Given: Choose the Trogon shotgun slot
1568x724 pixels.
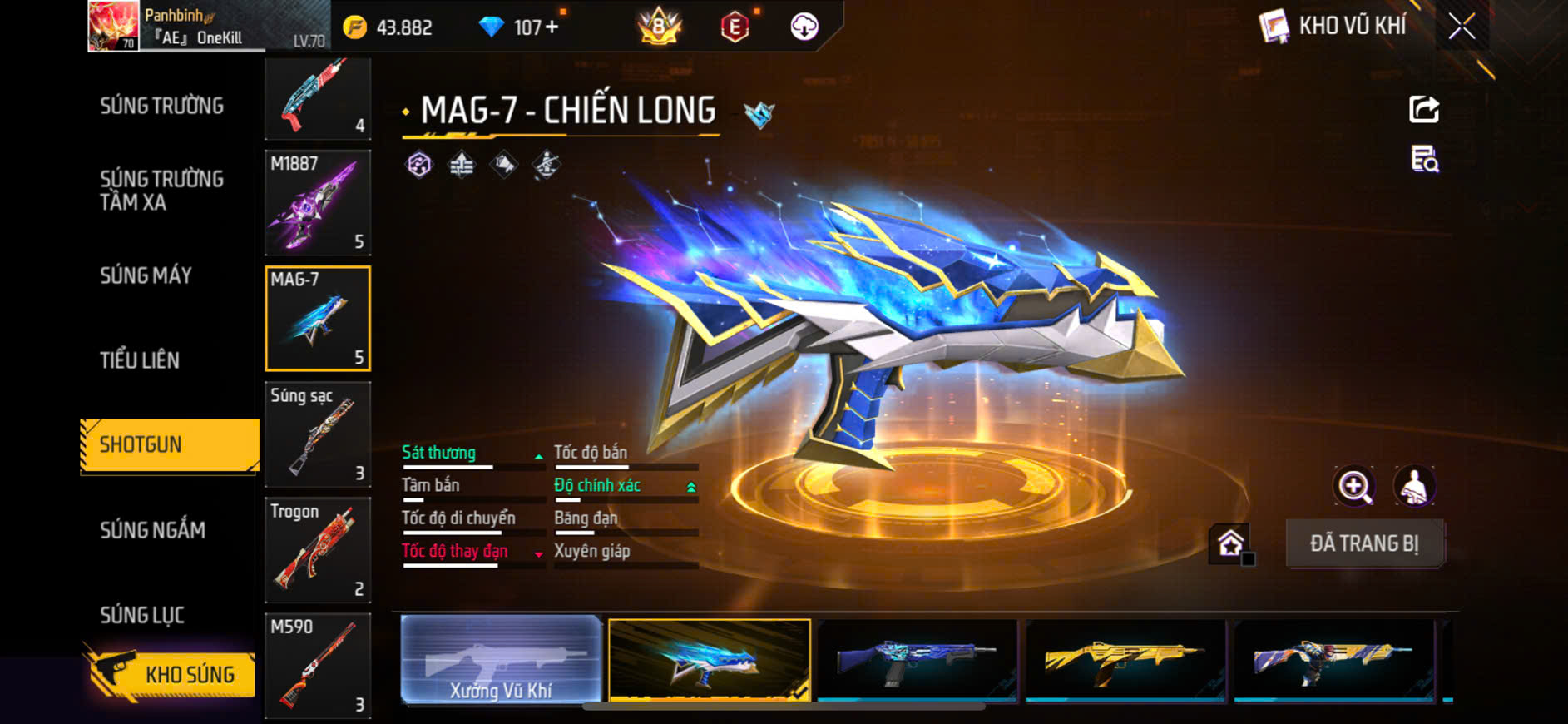Looking at the screenshot, I should tap(318, 550).
